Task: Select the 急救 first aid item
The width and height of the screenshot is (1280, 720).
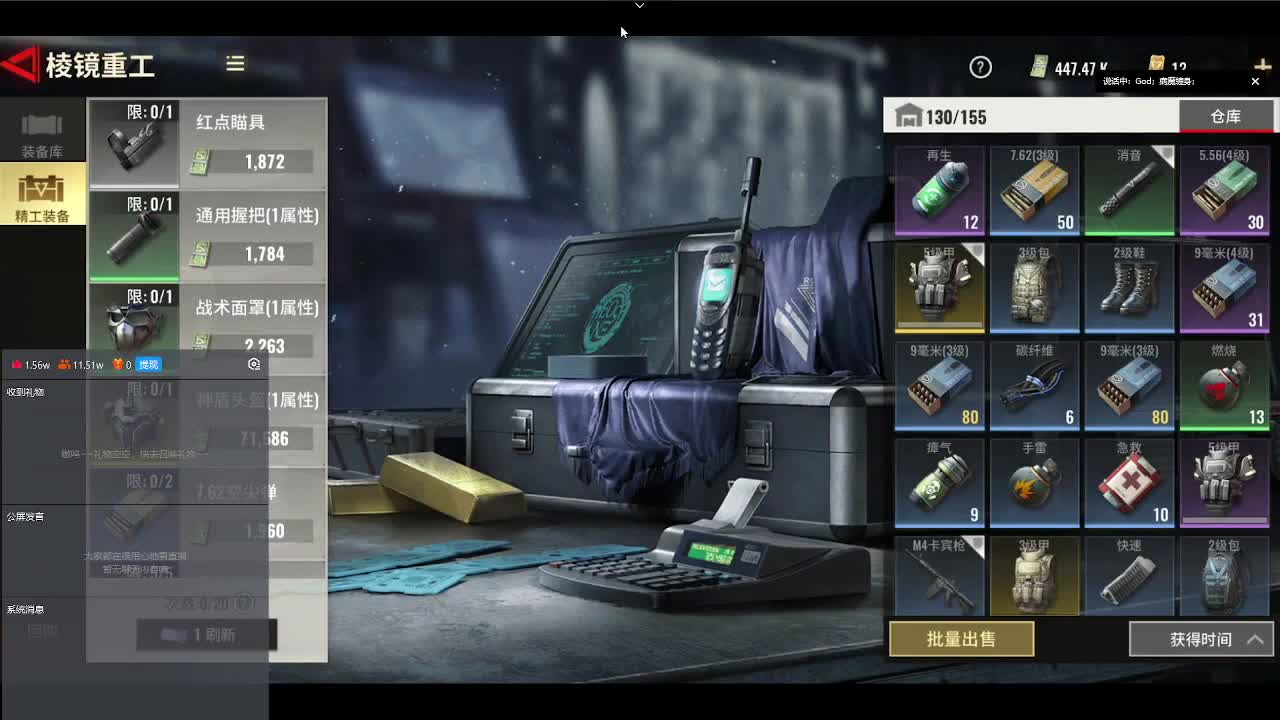Action: coord(1129,483)
